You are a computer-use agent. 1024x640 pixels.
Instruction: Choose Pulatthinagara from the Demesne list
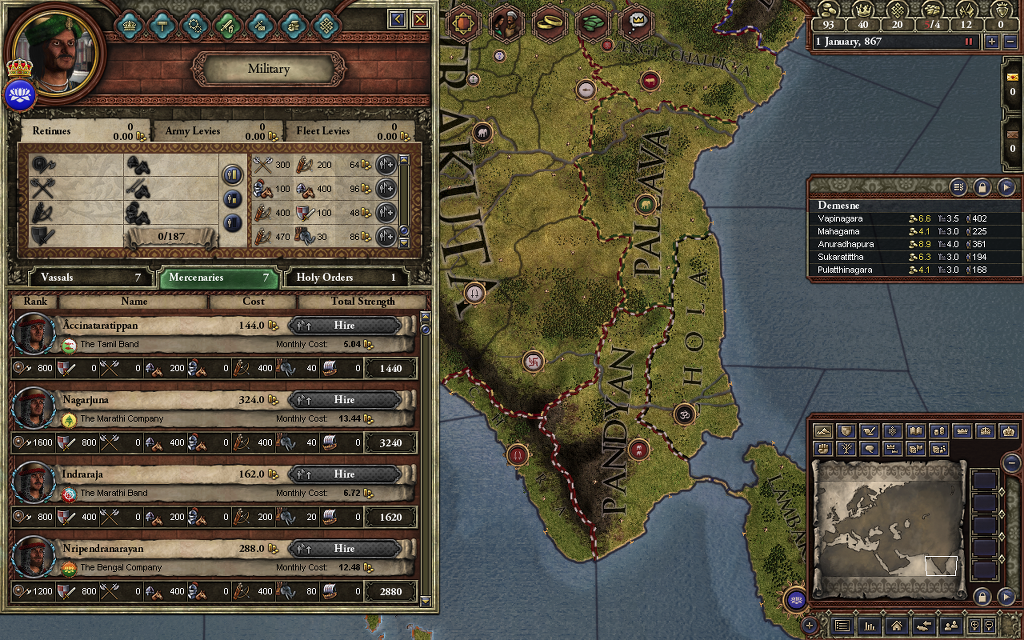pyautogui.click(x=845, y=270)
